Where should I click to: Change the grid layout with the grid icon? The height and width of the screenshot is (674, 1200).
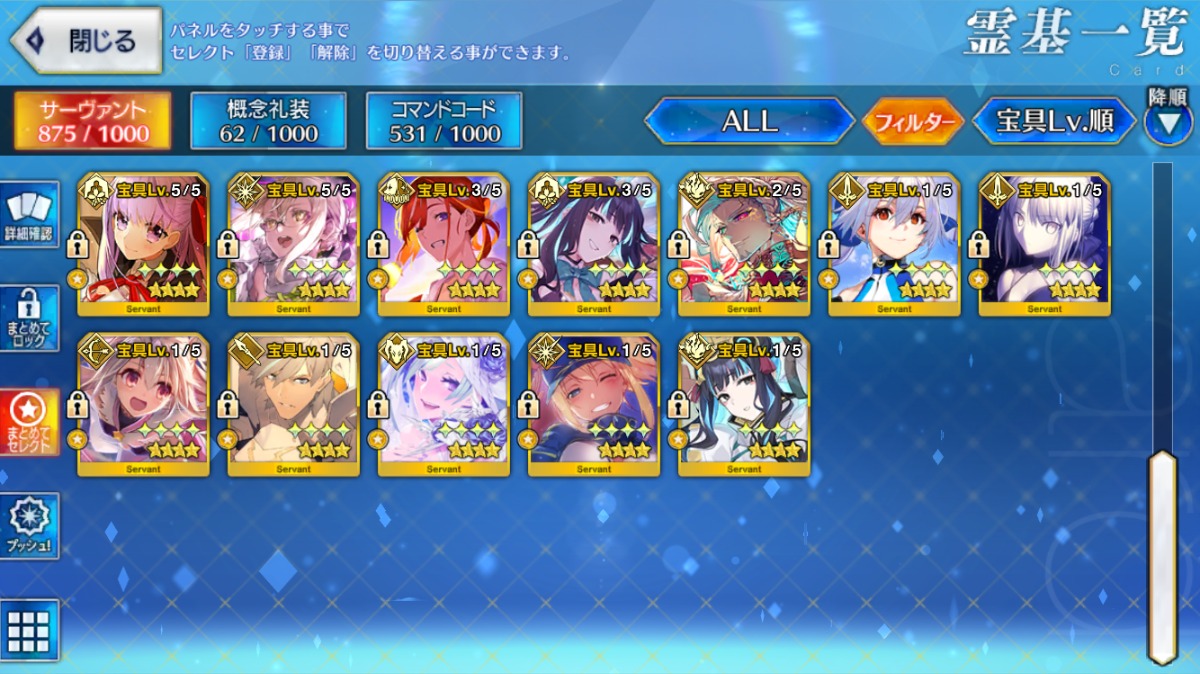tap(29, 630)
